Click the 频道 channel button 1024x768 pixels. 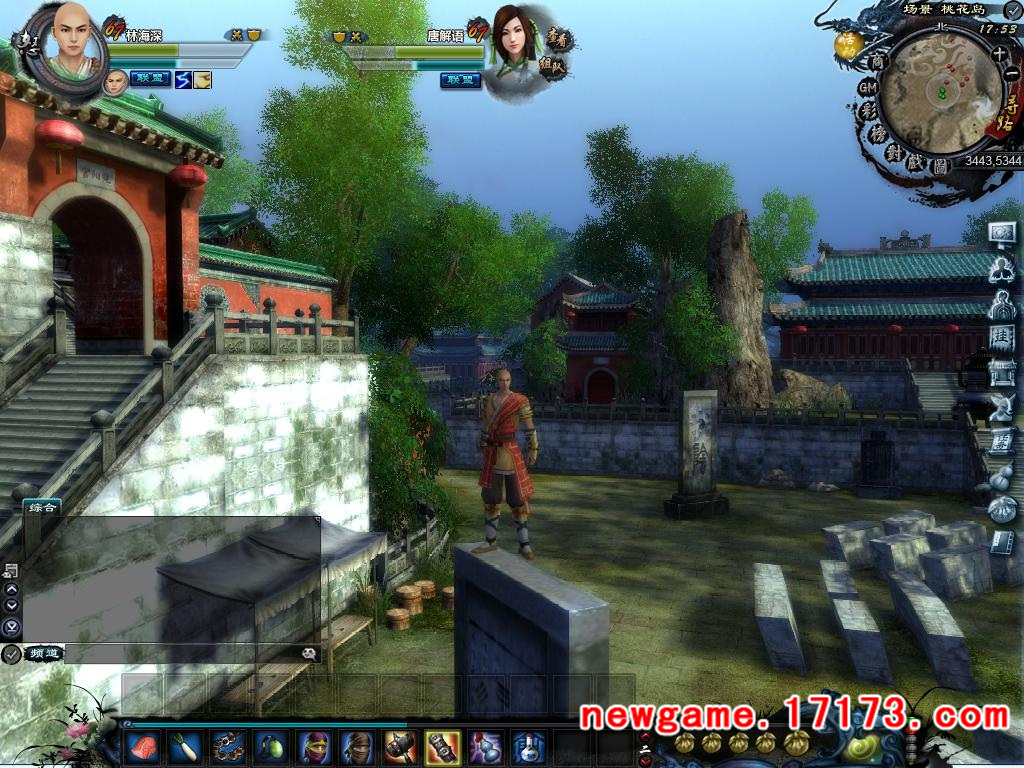pos(44,653)
